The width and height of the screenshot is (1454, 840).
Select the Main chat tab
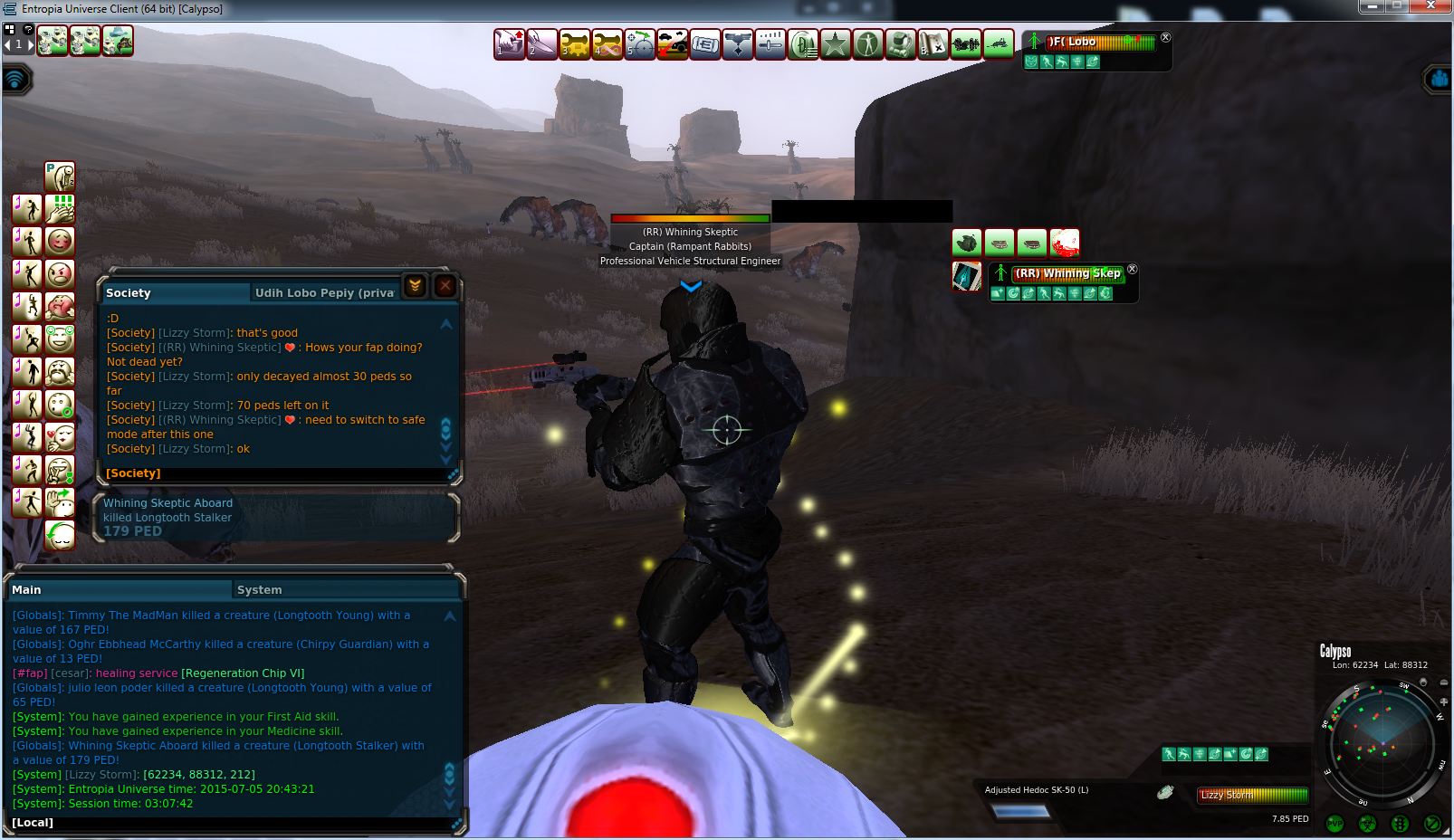(x=27, y=590)
